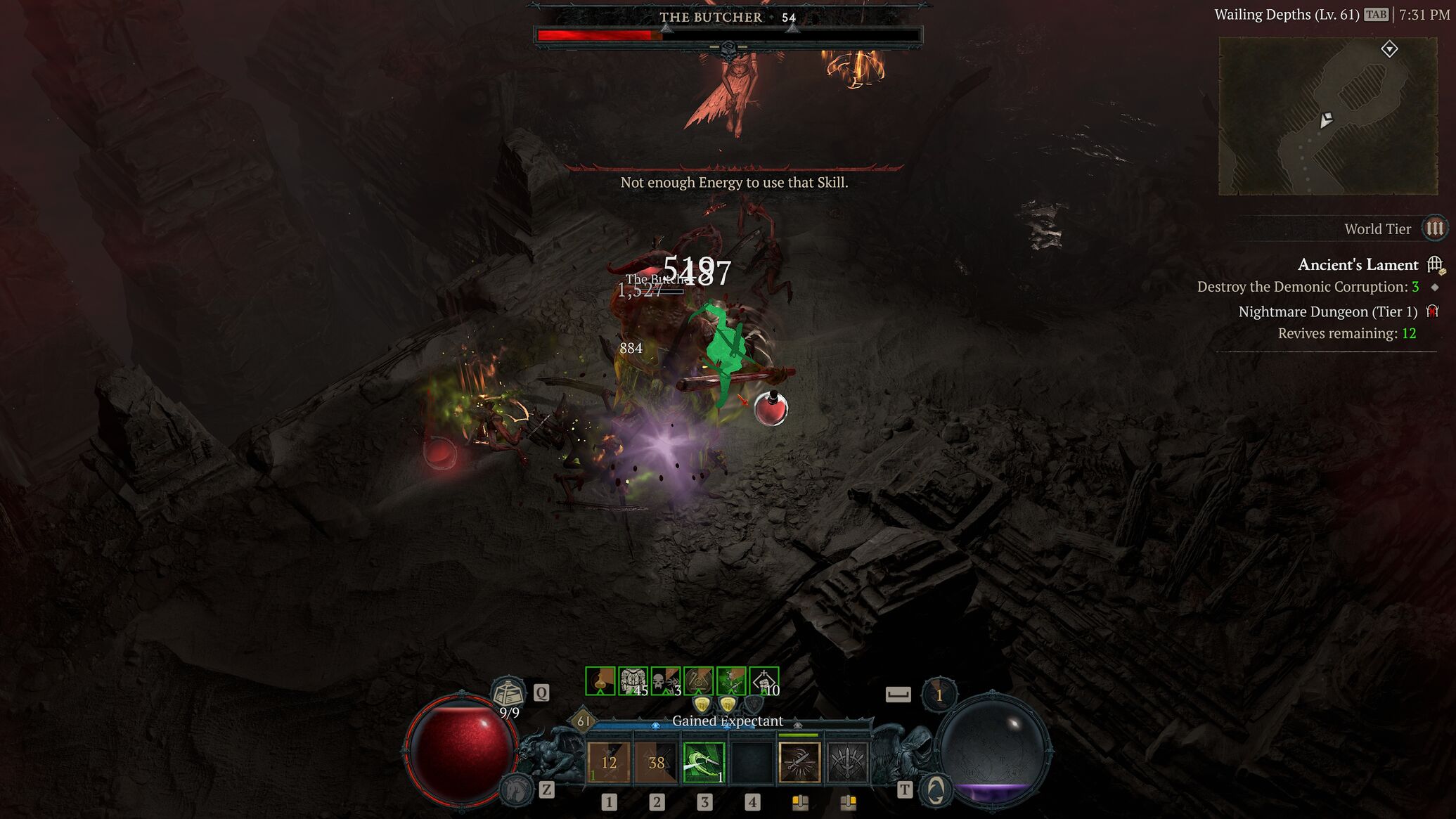
Task: Inspect the armor buff with 45 stacks
Action: 633,681
